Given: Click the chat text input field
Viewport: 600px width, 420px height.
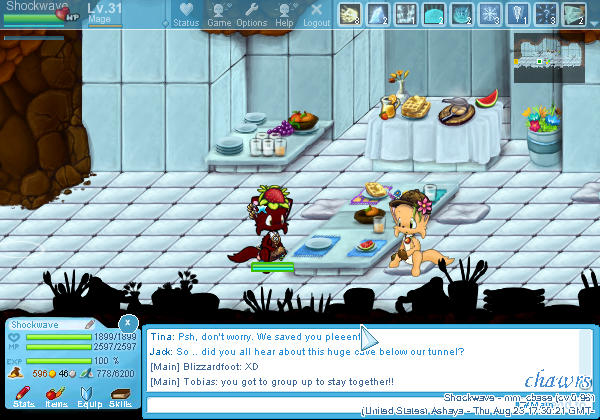Looking at the screenshot, I should tap(300, 404).
